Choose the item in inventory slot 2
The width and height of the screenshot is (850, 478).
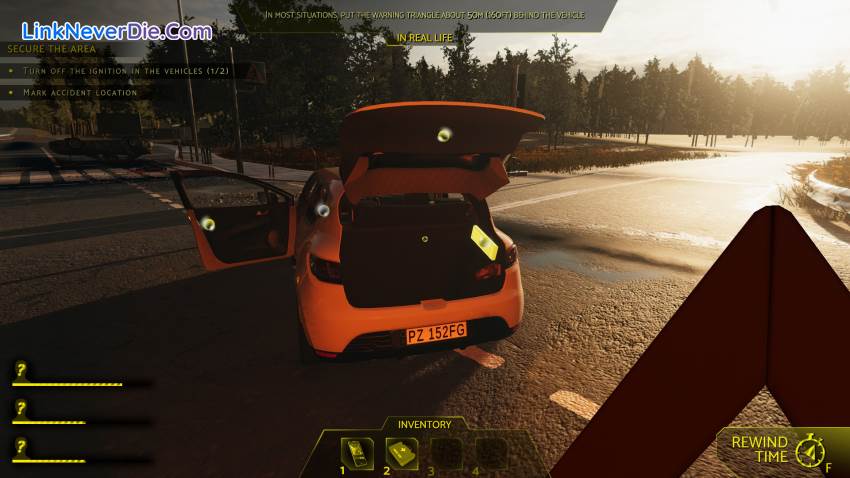(402, 453)
